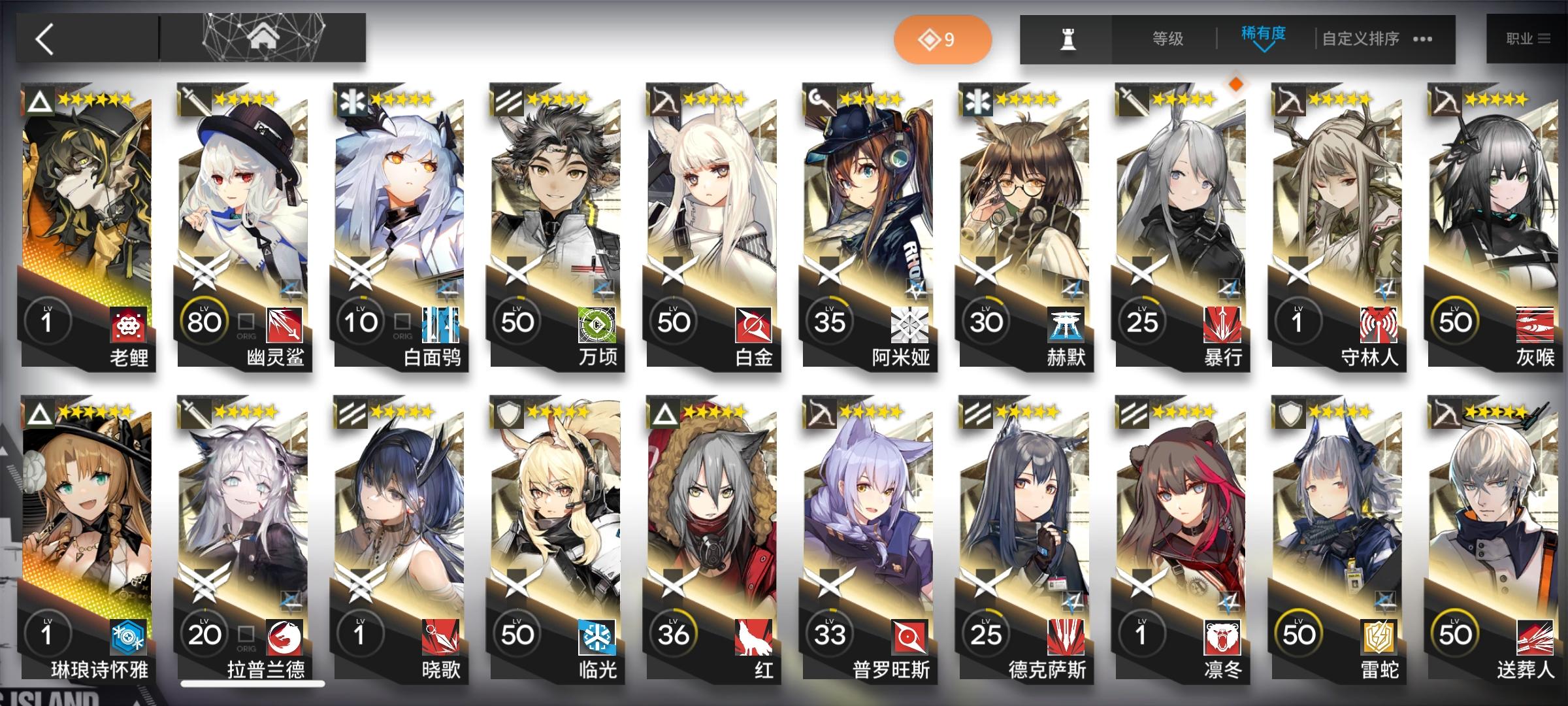The image size is (1568, 706).
Task: Open the 职业 class filter menu
Action: (1522, 38)
